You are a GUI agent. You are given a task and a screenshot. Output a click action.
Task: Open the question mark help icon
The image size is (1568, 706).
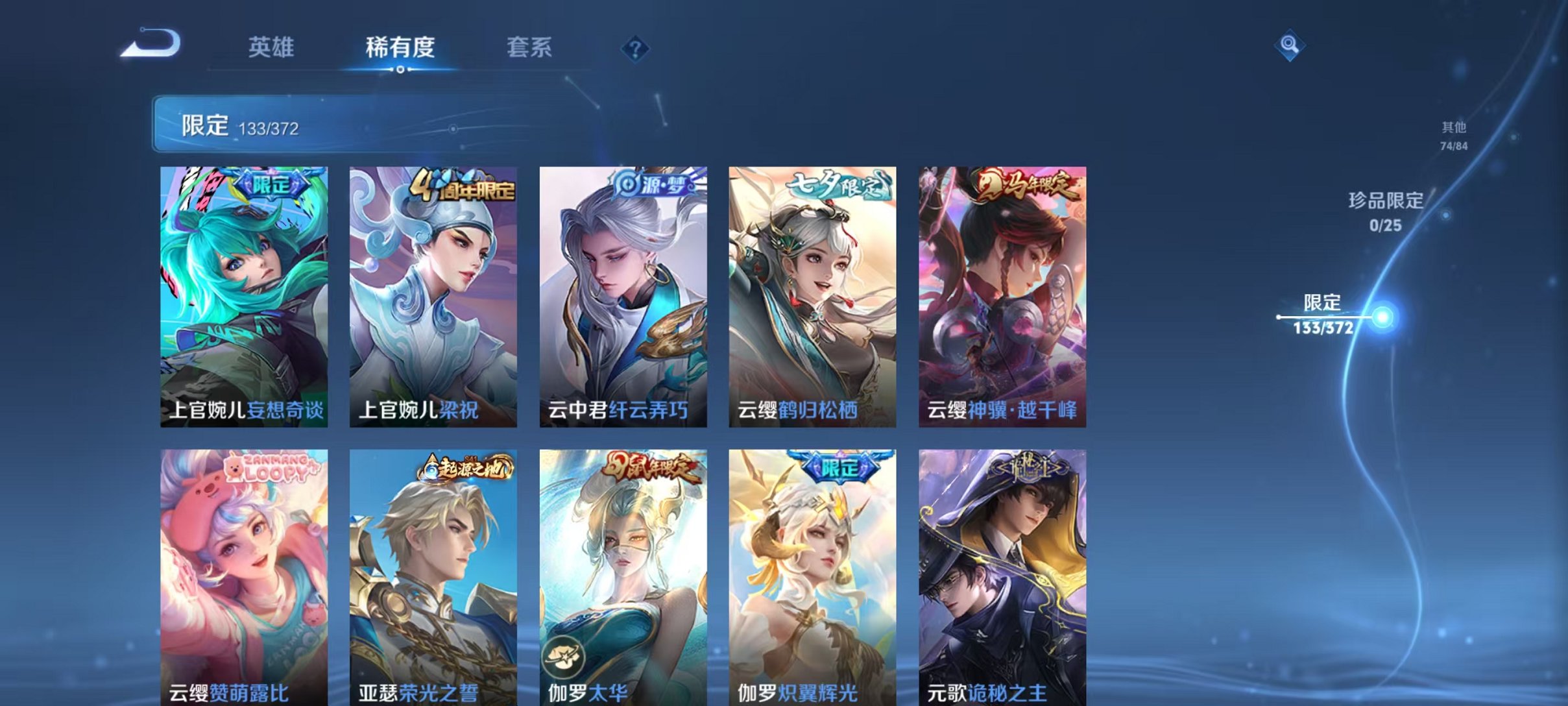click(x=637, y=47)
